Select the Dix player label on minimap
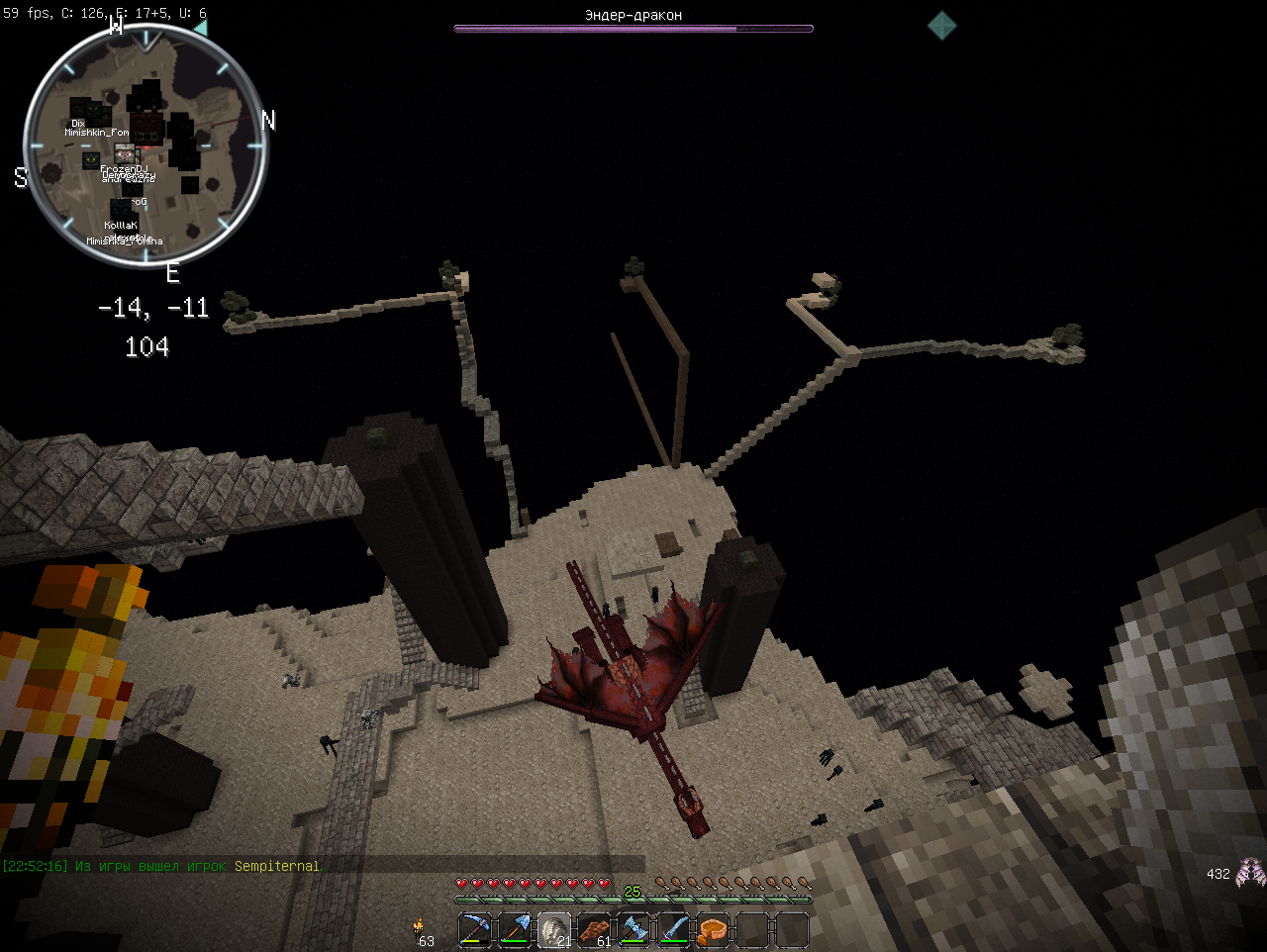Screen dimensions: 1267x952 coord(78,124)
